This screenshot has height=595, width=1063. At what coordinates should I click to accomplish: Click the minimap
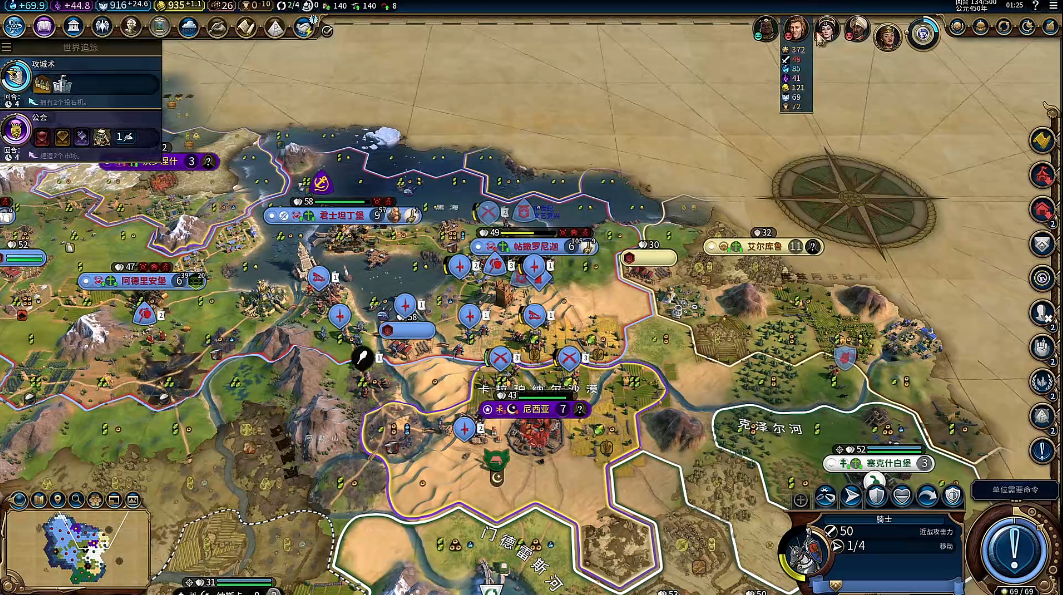[77, 546]
